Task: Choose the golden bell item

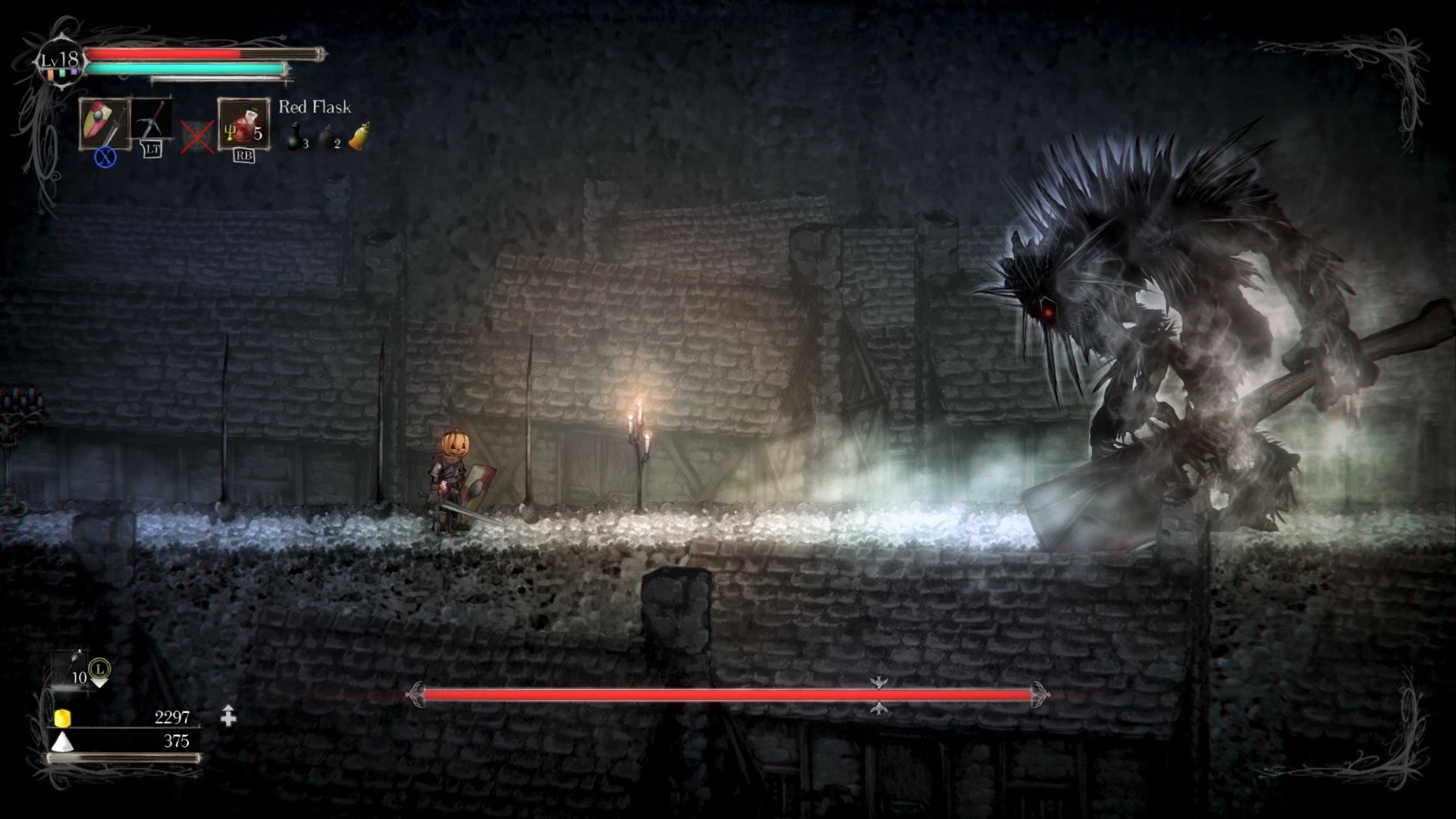Action: pos(359,136)
